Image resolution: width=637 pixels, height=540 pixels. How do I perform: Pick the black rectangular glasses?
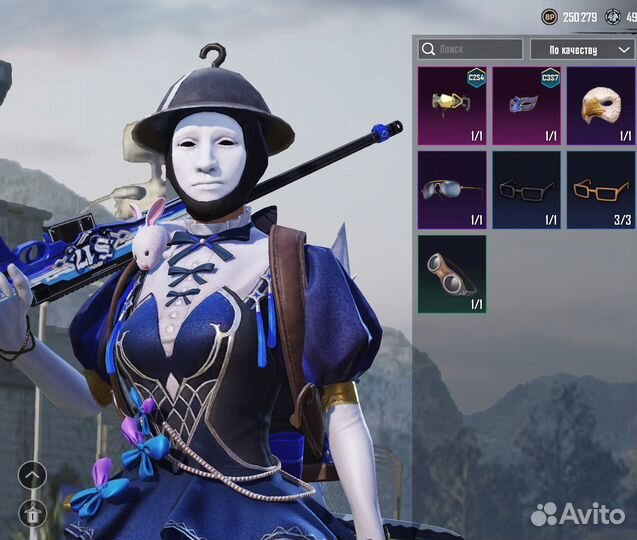(526, 190)
